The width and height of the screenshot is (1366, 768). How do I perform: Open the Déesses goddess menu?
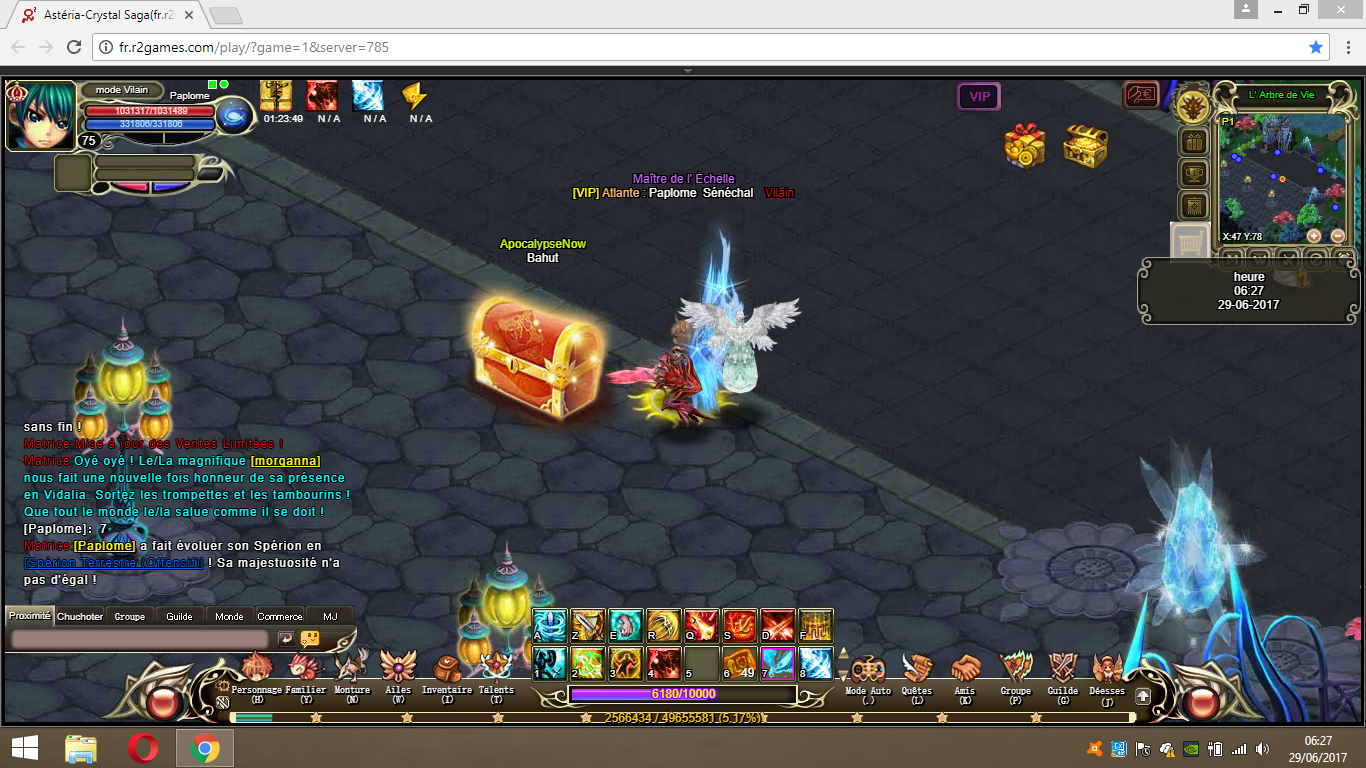[1107, 669]
